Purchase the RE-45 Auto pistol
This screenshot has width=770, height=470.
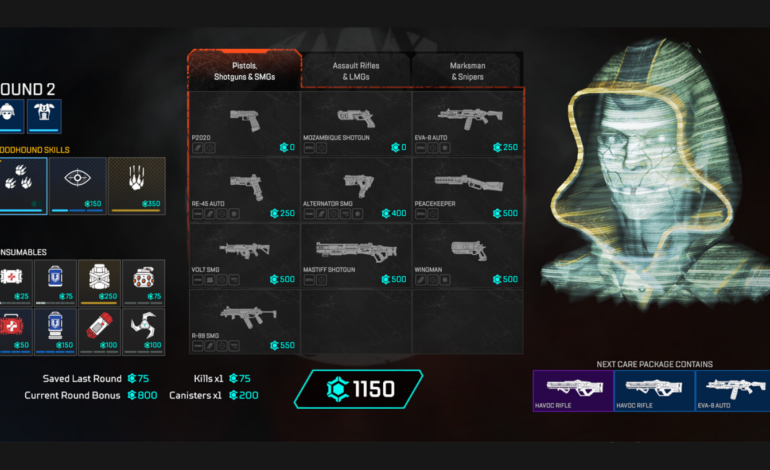pyautogui.click(x=244, y=190)
